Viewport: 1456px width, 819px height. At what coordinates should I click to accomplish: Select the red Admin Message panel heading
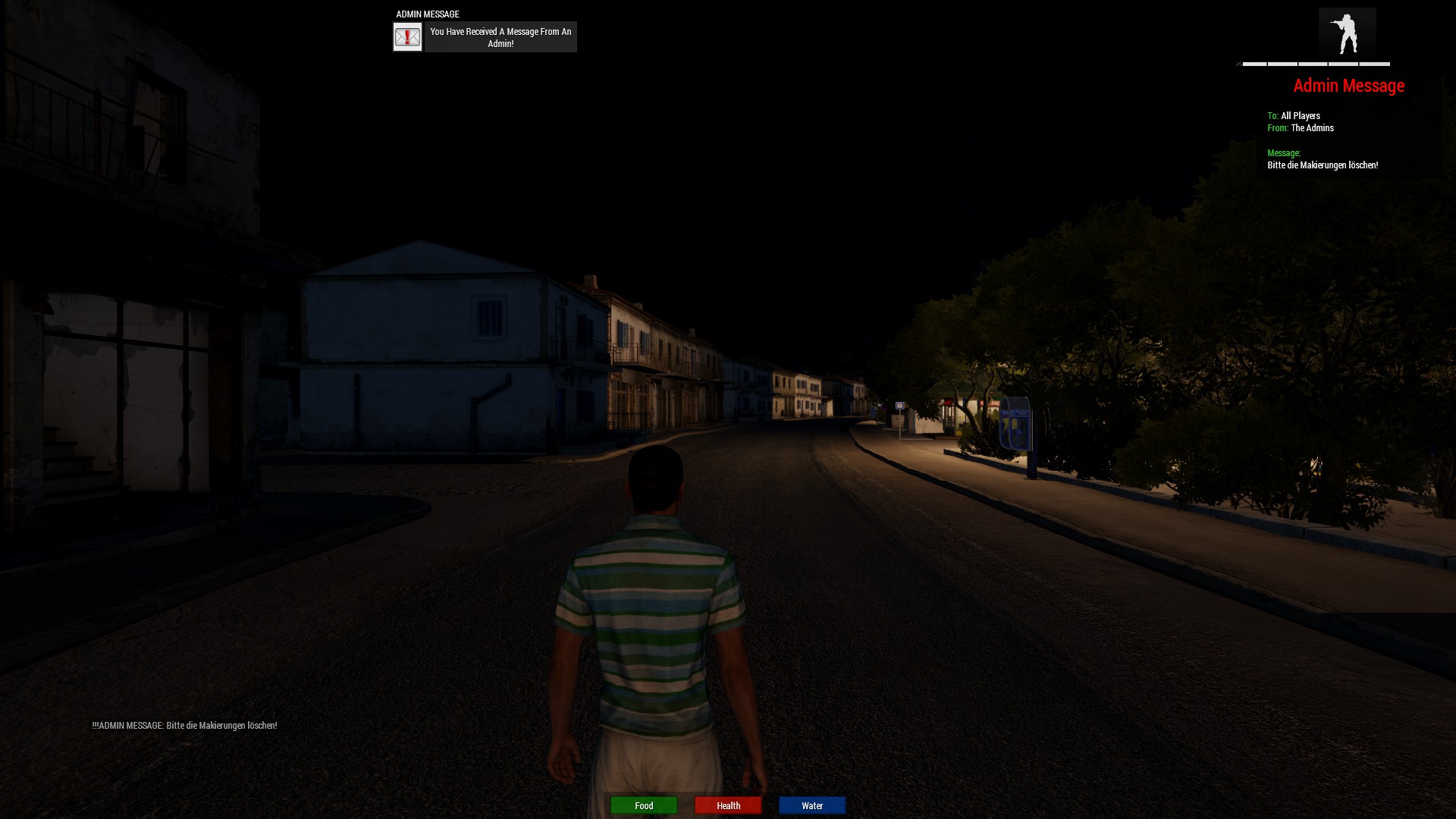(x=1348, y=86)
